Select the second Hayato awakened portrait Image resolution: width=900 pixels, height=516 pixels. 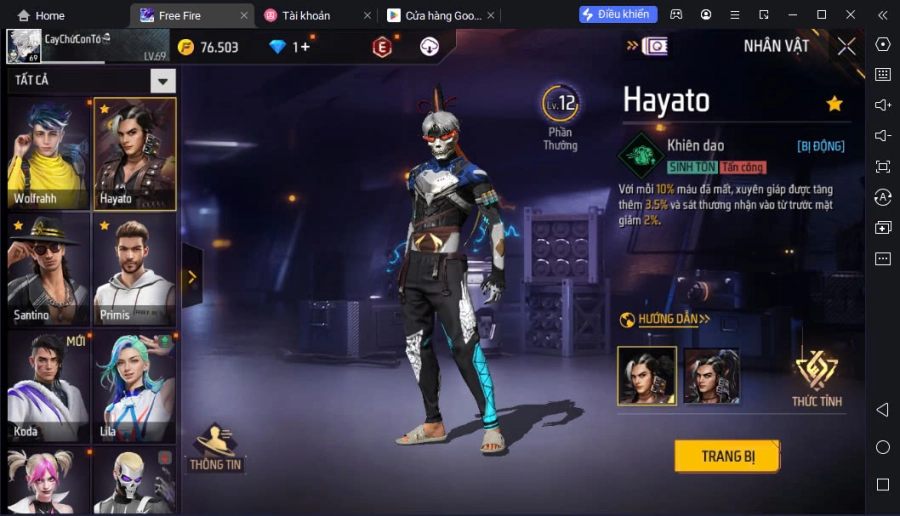tap(711, 376)
